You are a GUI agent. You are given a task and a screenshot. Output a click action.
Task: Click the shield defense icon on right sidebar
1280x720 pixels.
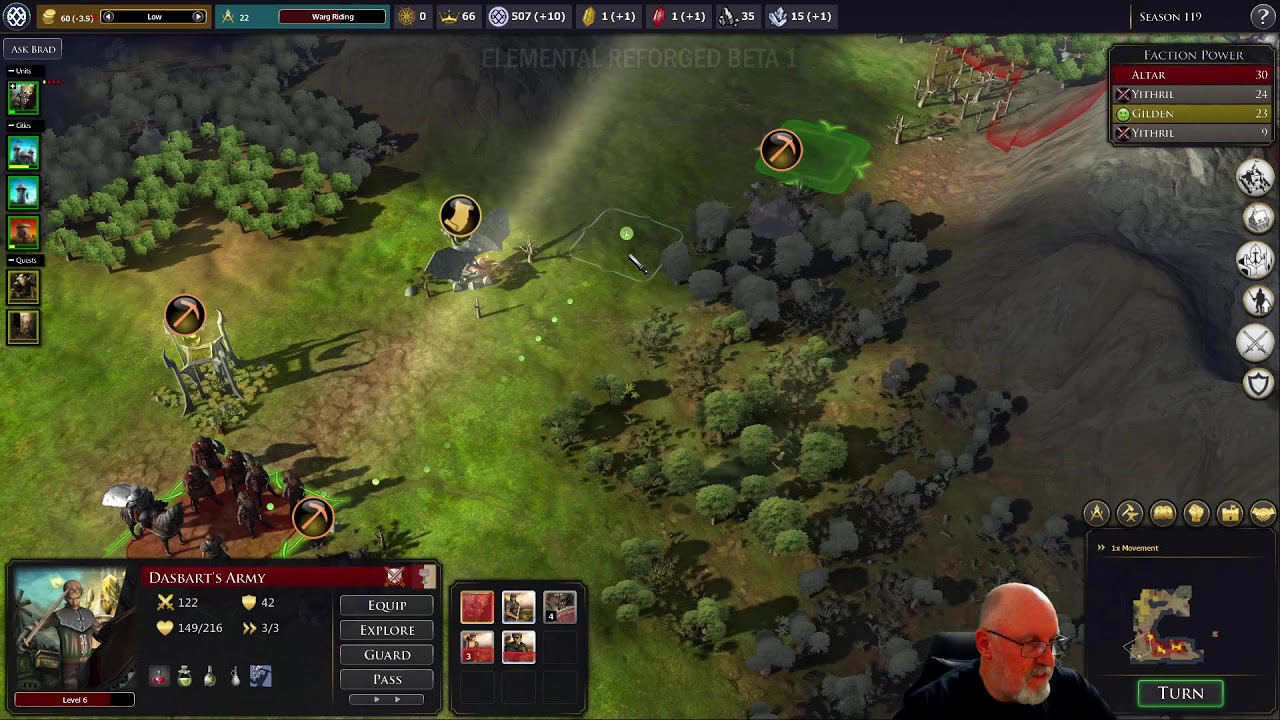coord(1257,383)
